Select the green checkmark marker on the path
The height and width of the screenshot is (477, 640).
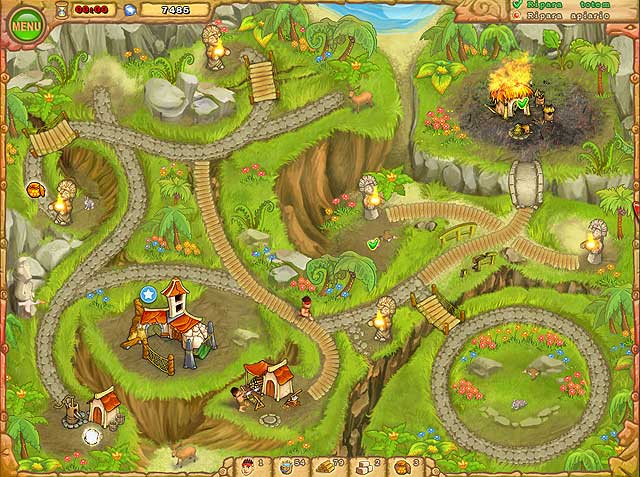coord(373,243)
